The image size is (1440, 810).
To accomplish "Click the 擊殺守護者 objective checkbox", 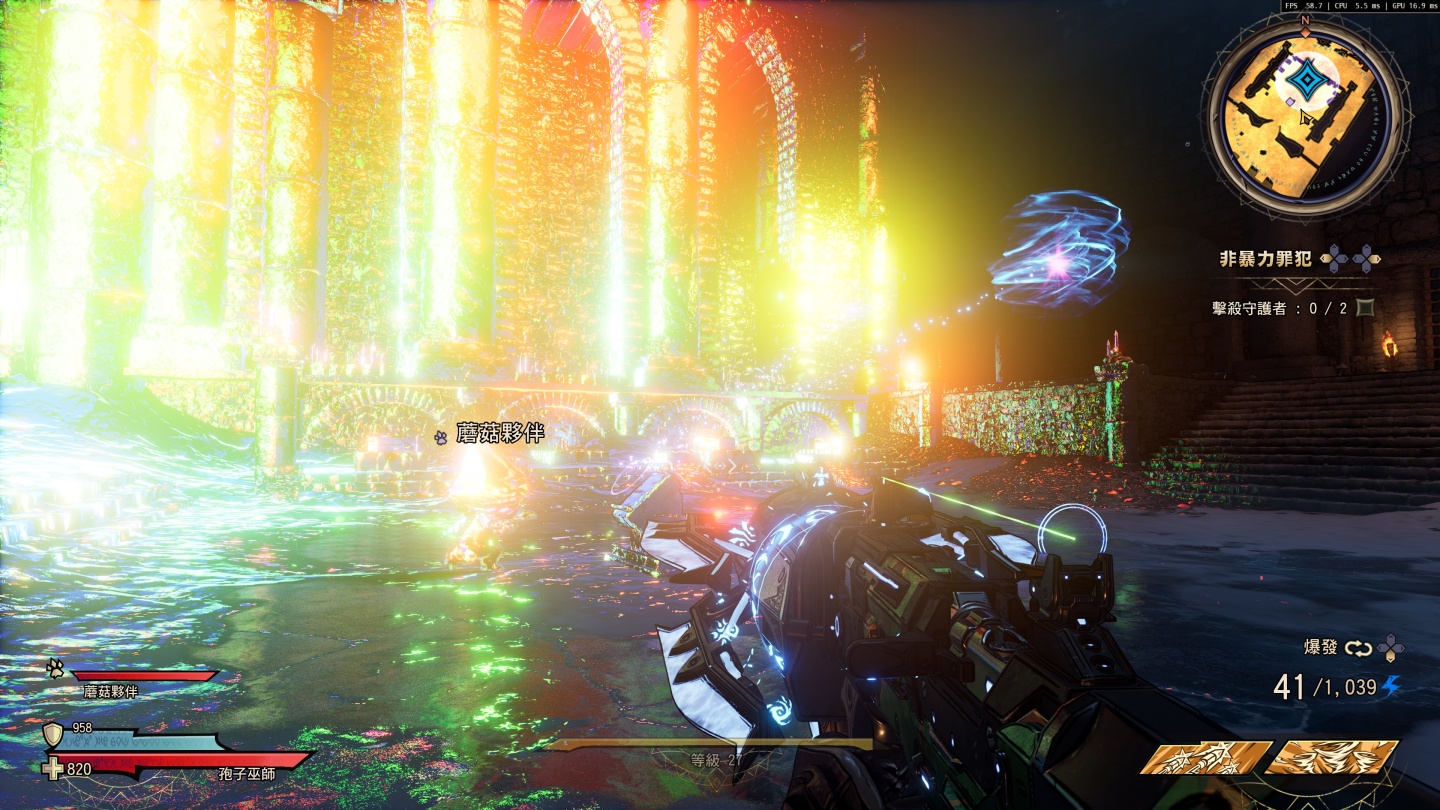I will pos(1365,308).
